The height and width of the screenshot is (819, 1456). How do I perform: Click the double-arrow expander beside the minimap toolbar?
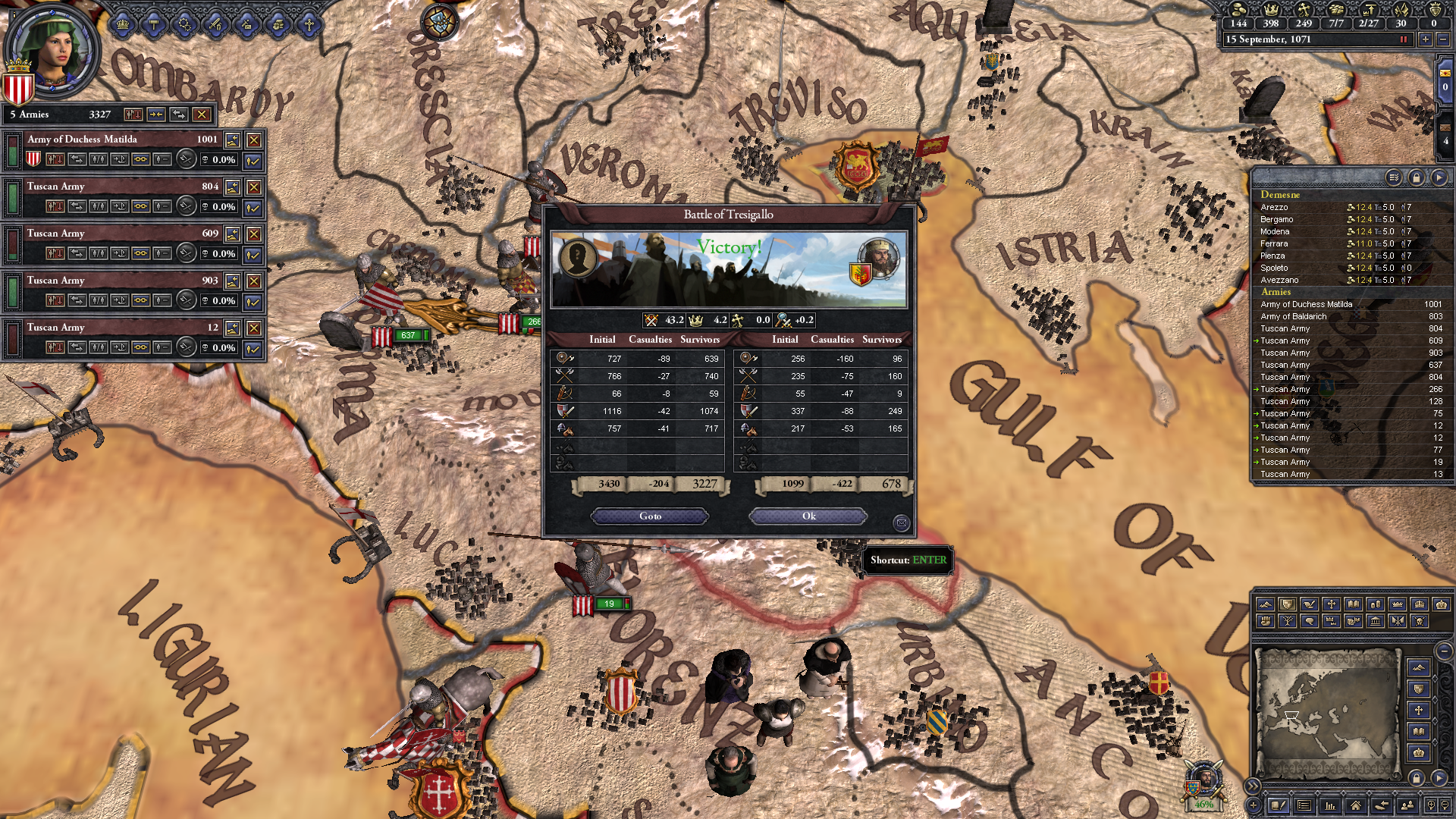click(x=1253, y=786)
